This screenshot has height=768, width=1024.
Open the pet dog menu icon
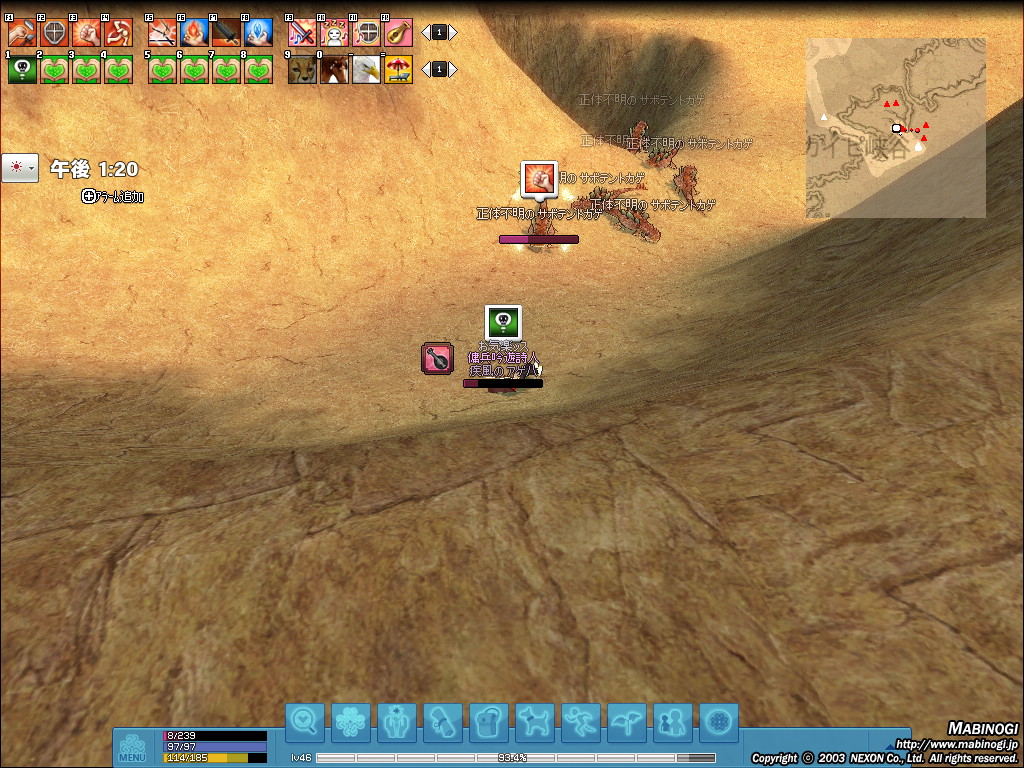point(535,722)
